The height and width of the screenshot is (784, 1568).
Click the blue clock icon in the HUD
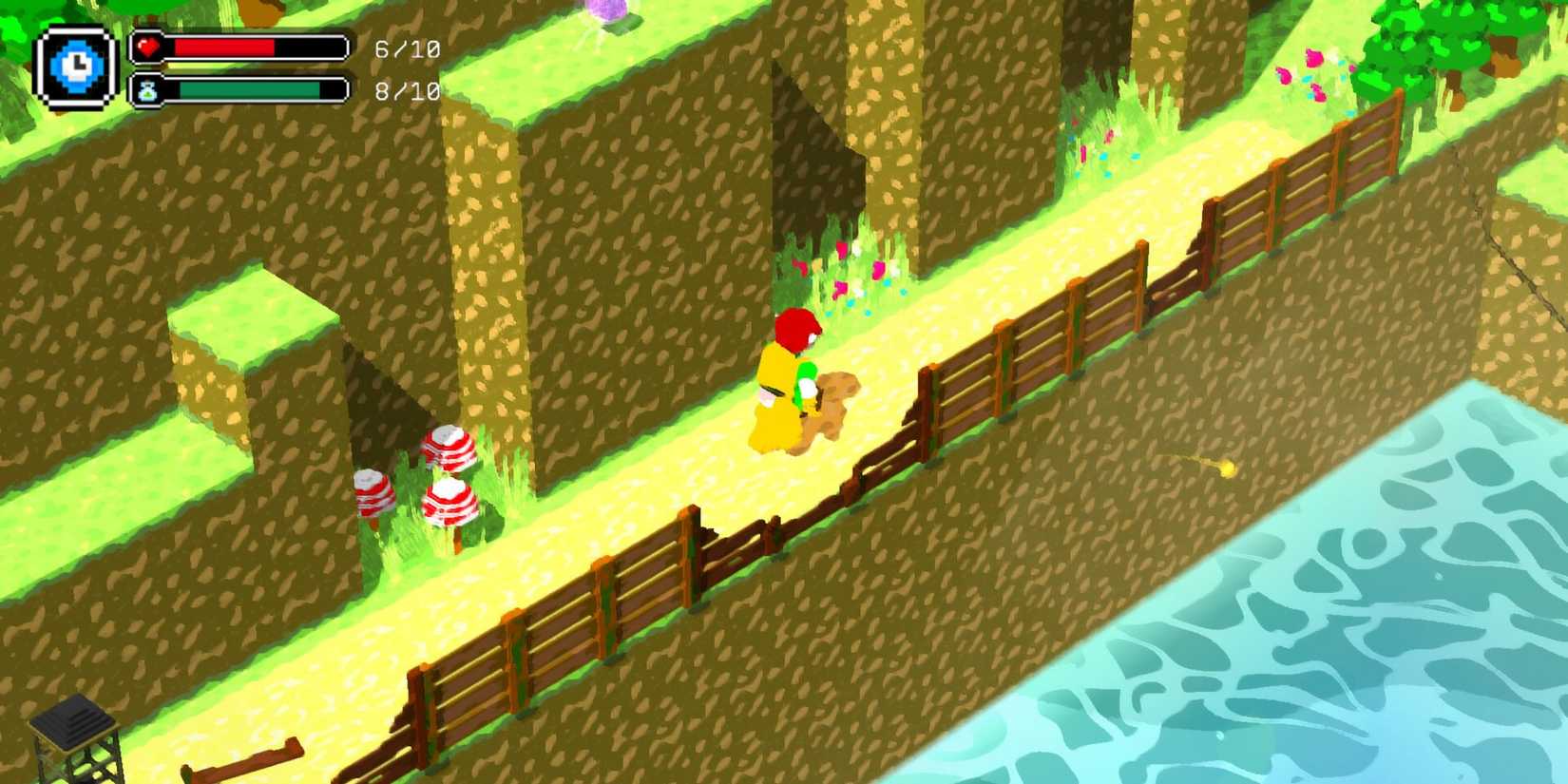tap(74, 64)
